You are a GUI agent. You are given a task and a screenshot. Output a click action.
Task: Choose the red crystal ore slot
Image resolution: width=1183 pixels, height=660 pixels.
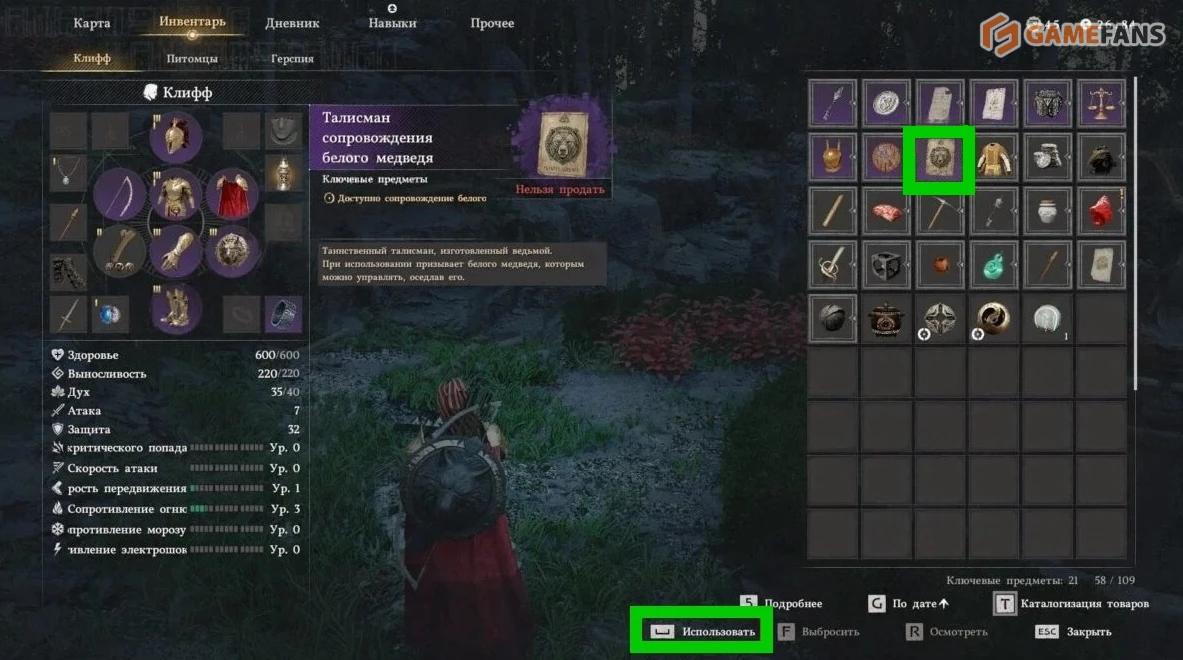(1101, 212)
